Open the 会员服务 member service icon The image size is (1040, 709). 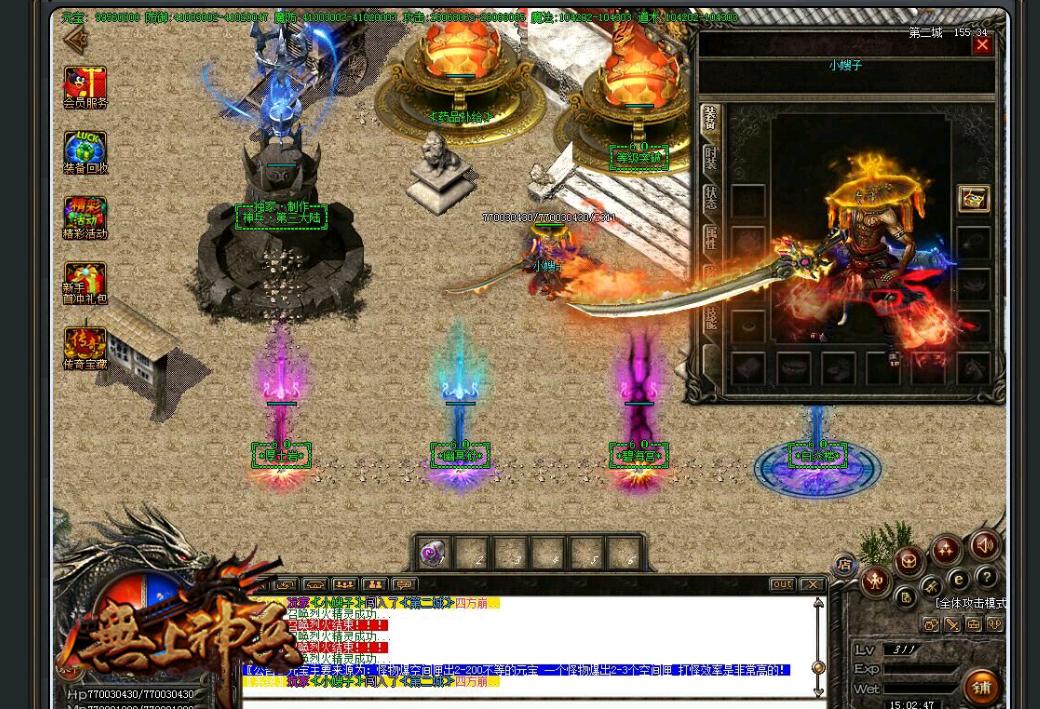point(85,86)
